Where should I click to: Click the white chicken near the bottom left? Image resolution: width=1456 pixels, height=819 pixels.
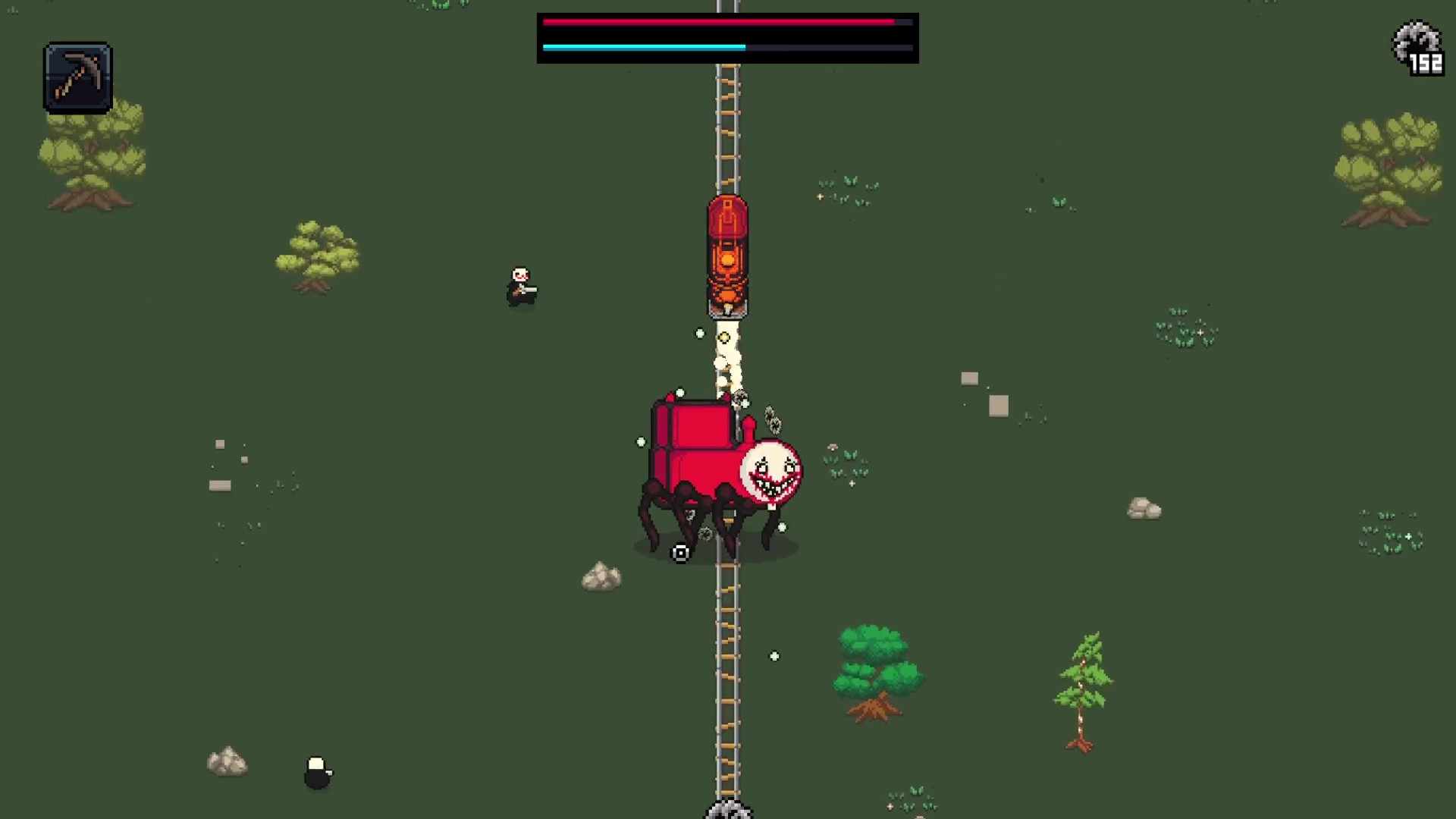[317, 768]
